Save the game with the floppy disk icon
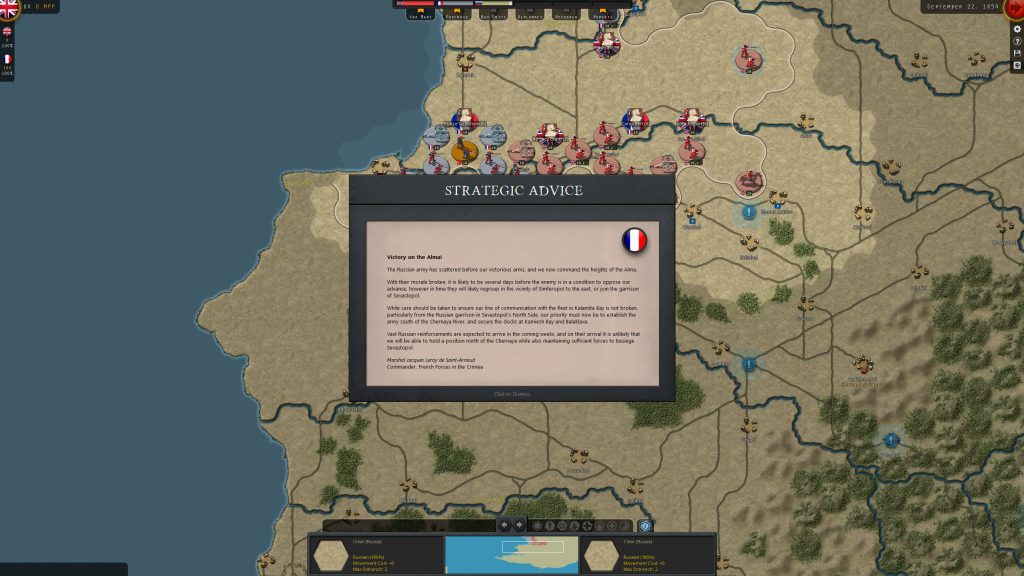The width and height of the screenshot is (1024, 576). 1017,53
